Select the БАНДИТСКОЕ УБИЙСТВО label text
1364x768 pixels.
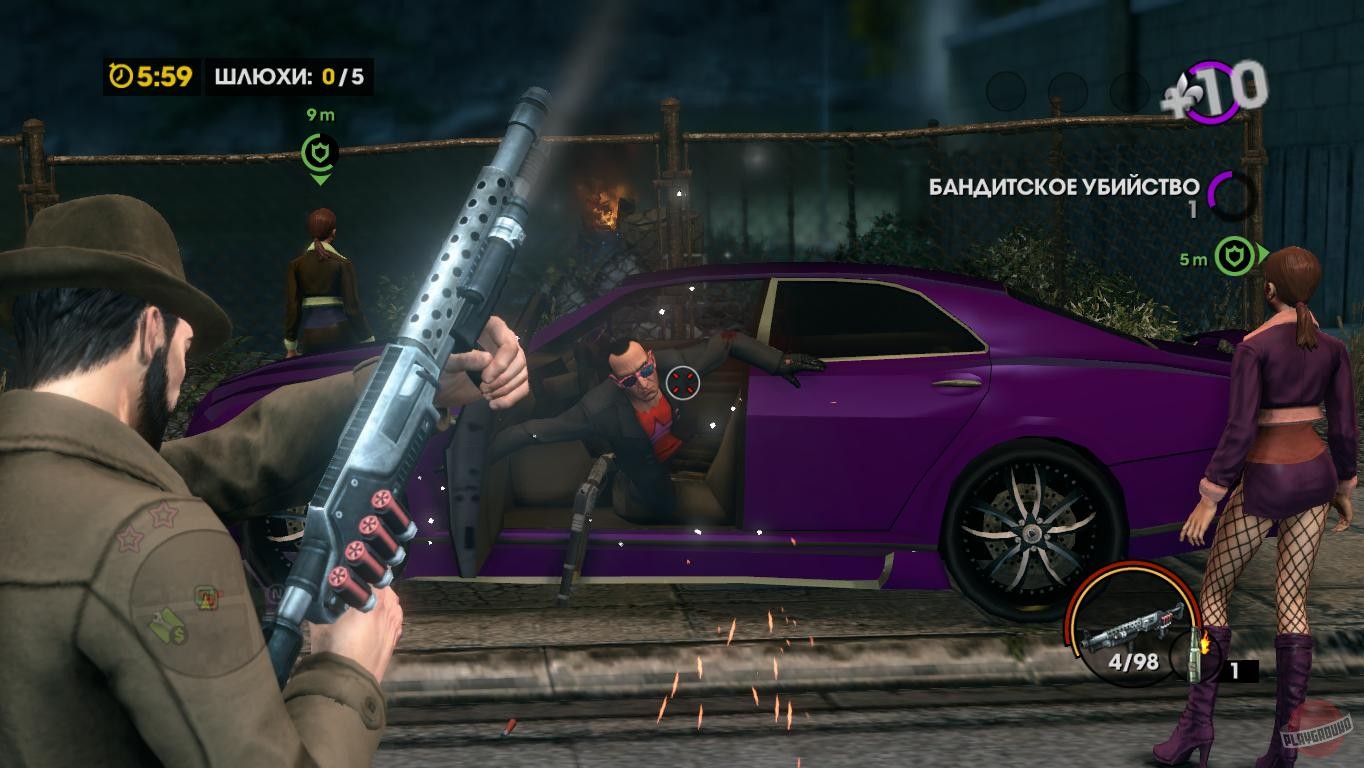pyautogui.click(x=1063, y=185)
